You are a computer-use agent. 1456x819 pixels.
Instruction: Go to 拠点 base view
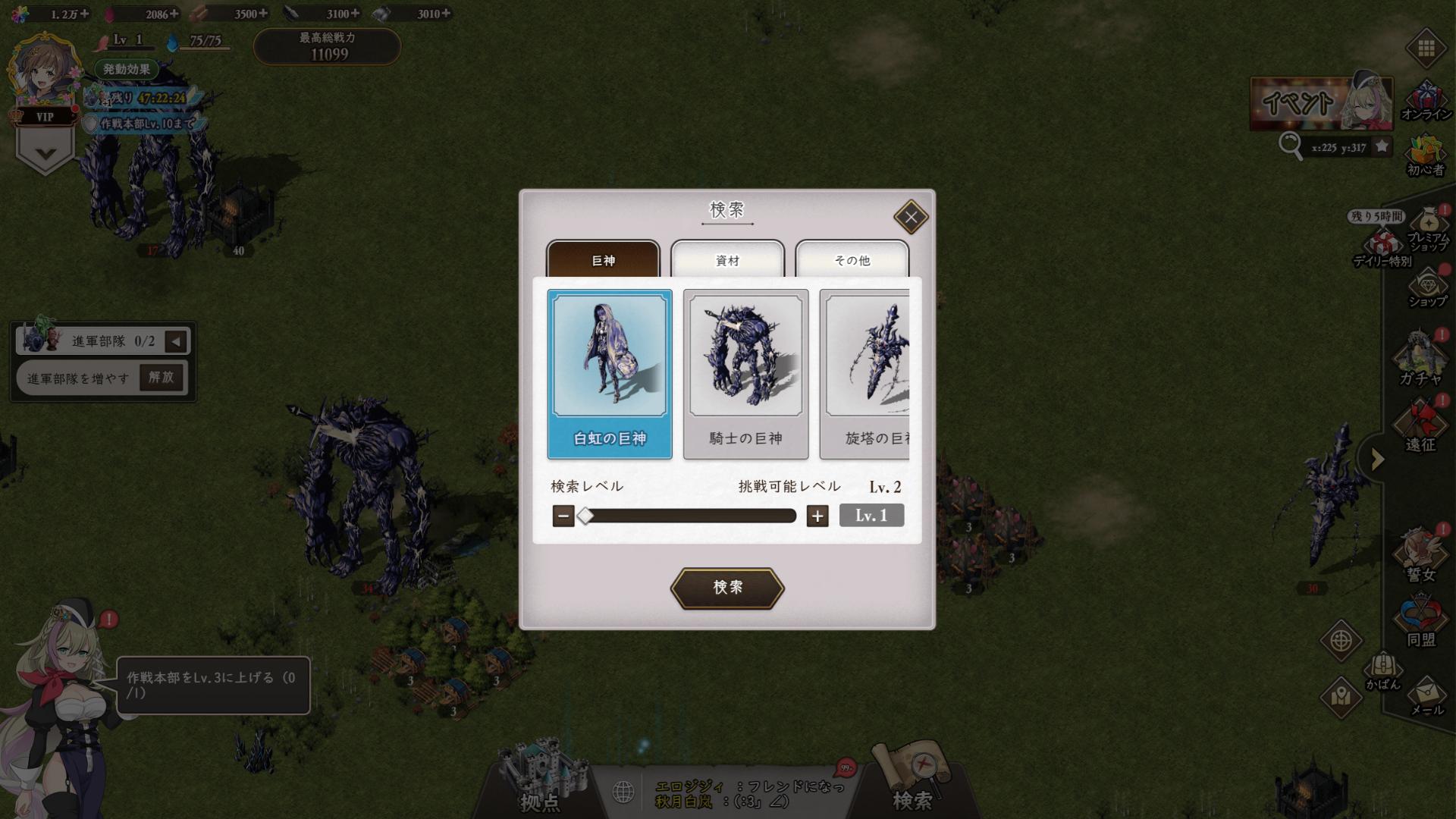[x=541, y=781]
